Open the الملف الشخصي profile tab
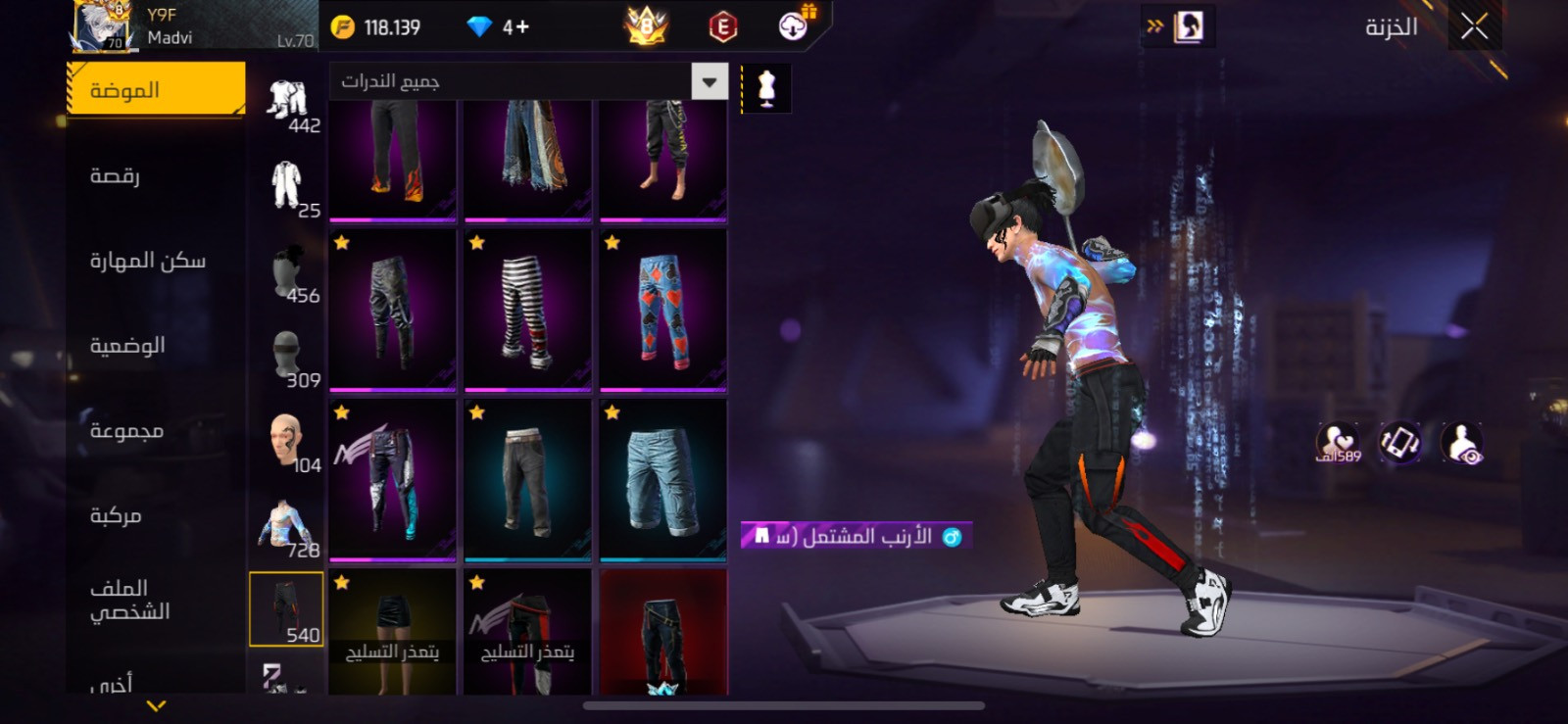The width and height of the screenshot is (1568, 724). [129, 600]
